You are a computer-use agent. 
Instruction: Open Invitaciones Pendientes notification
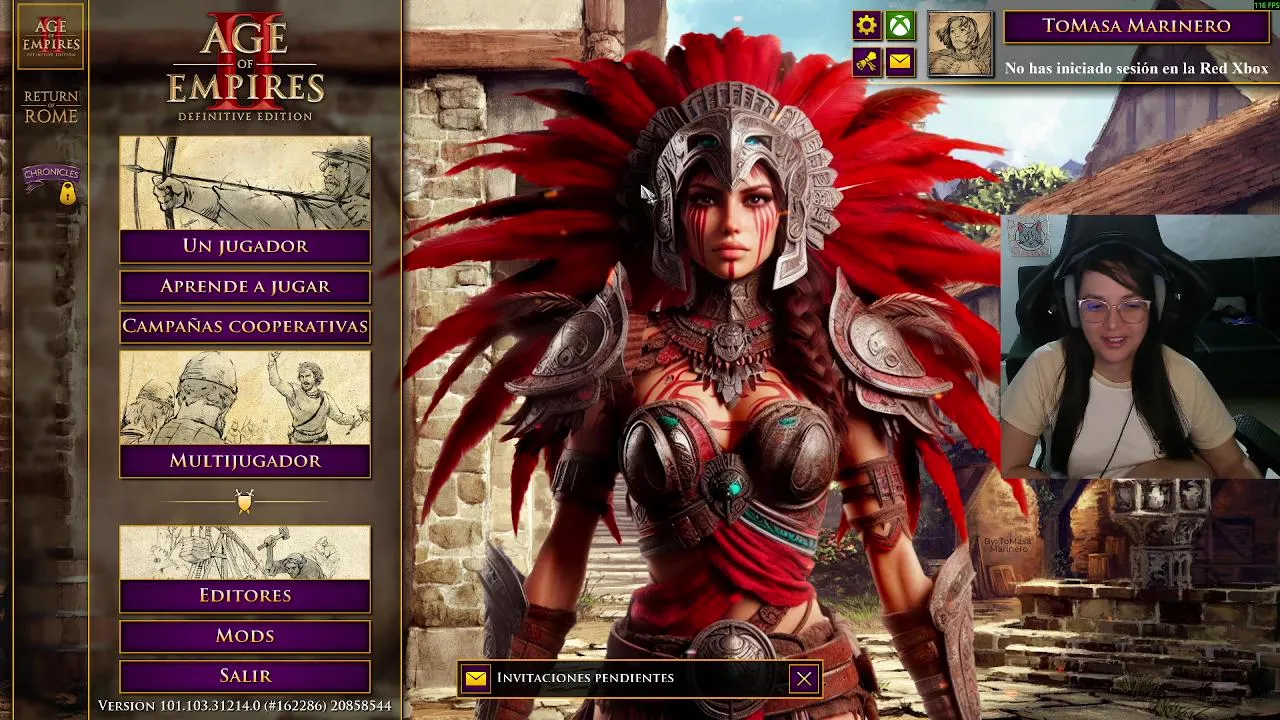point(585,678)
